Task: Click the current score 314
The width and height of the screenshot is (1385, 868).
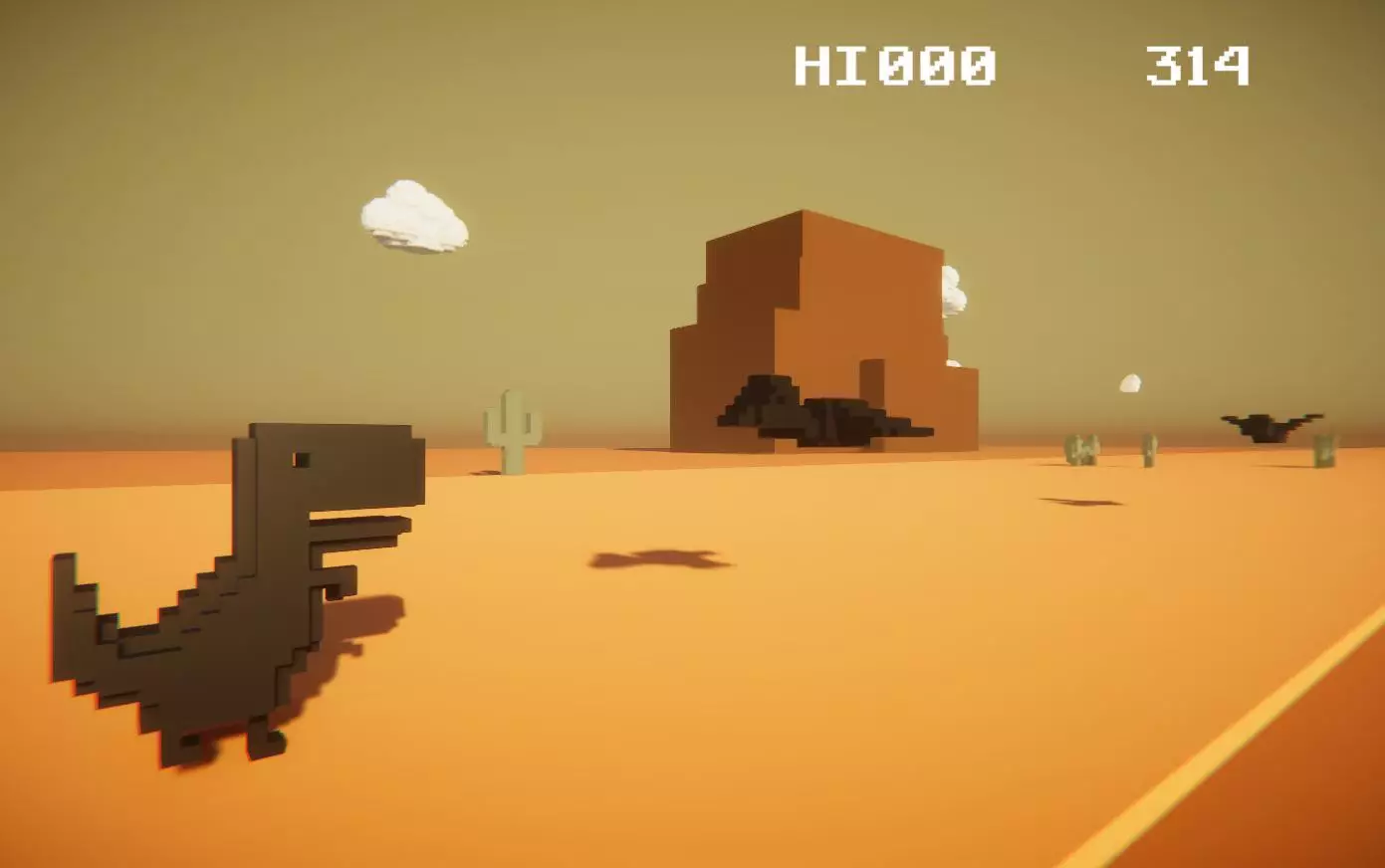Action: tap(1195, 62)
